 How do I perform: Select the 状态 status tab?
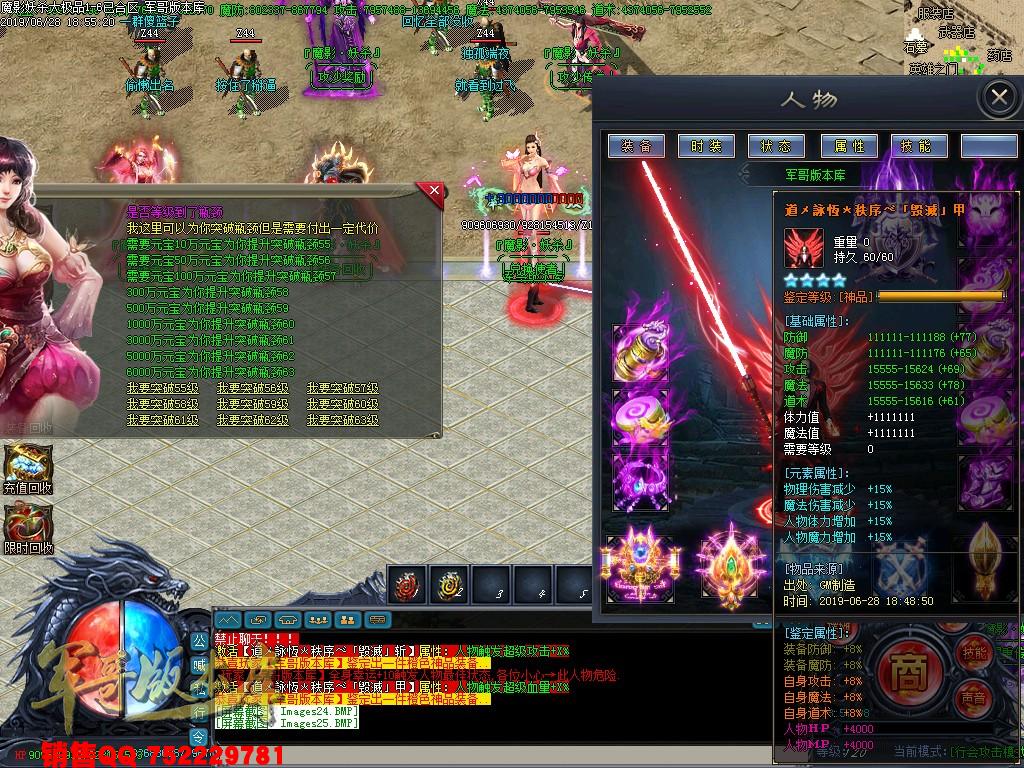(776, 146)
